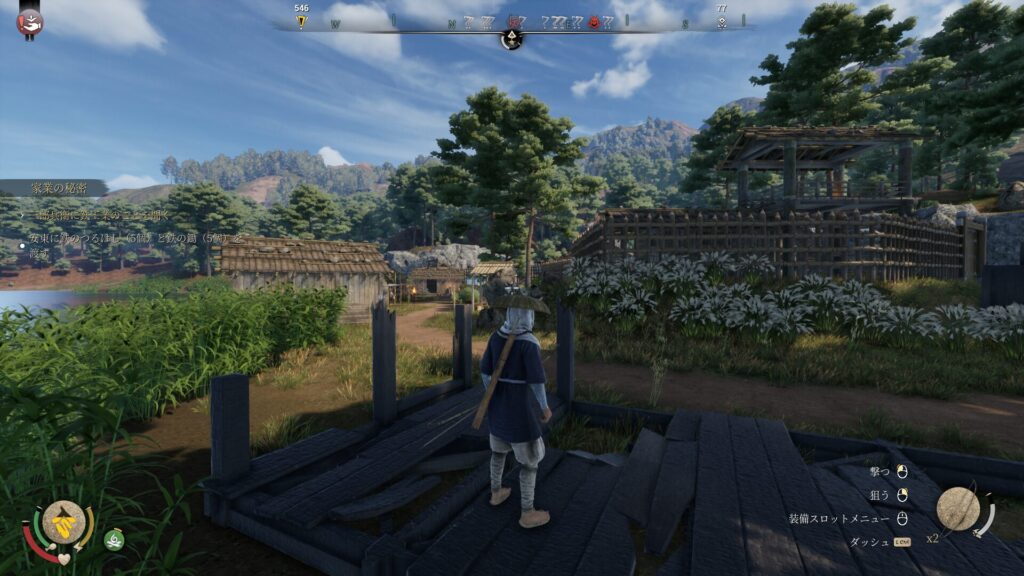The width and height of the screenshot is (1024, 576).
Task: Click the green campfire status icon
Action: tap(115, 540)
